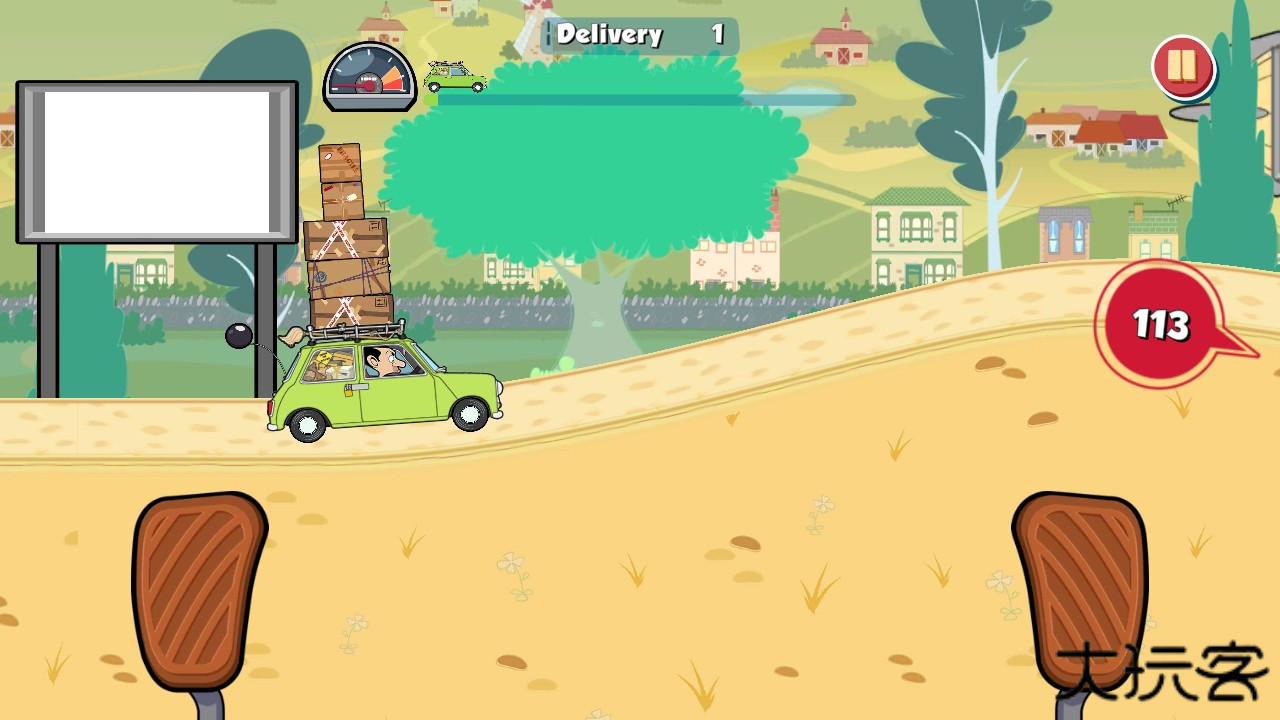Pause the game with the red button

1182,67
